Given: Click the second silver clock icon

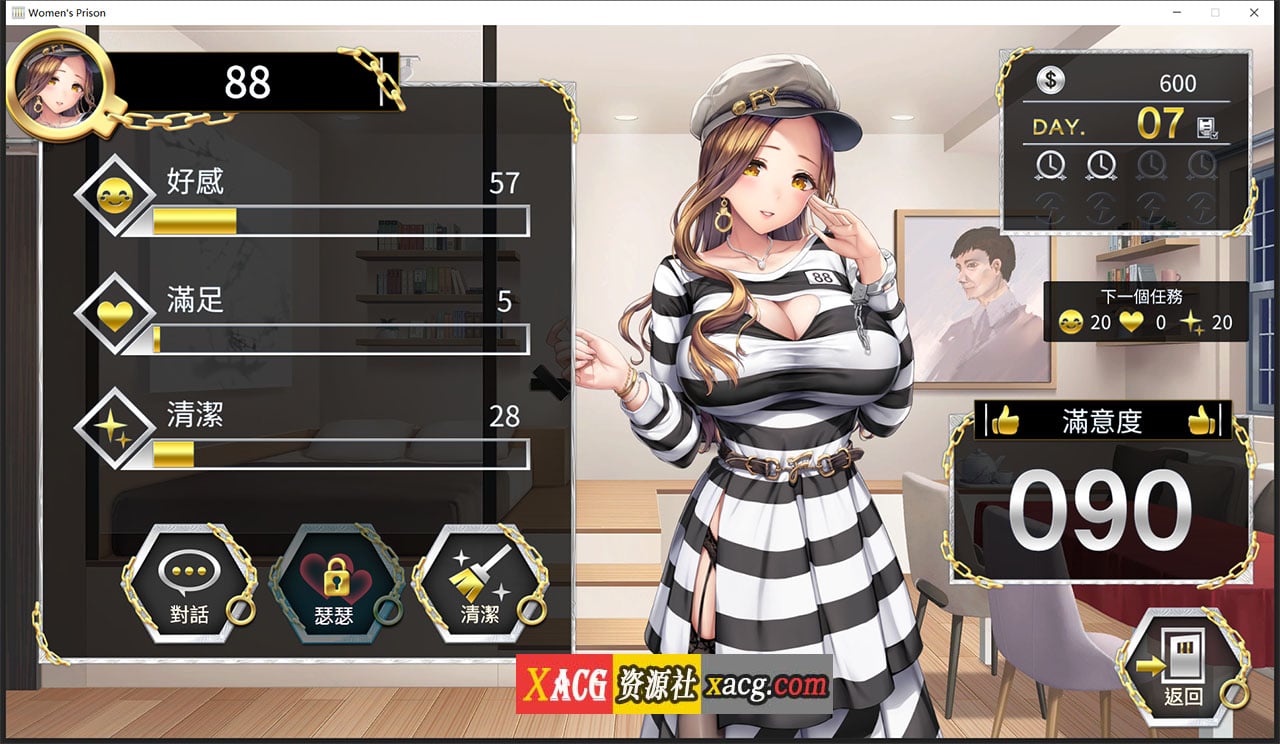Looking at the screenshot, I should coord(1101,165).
